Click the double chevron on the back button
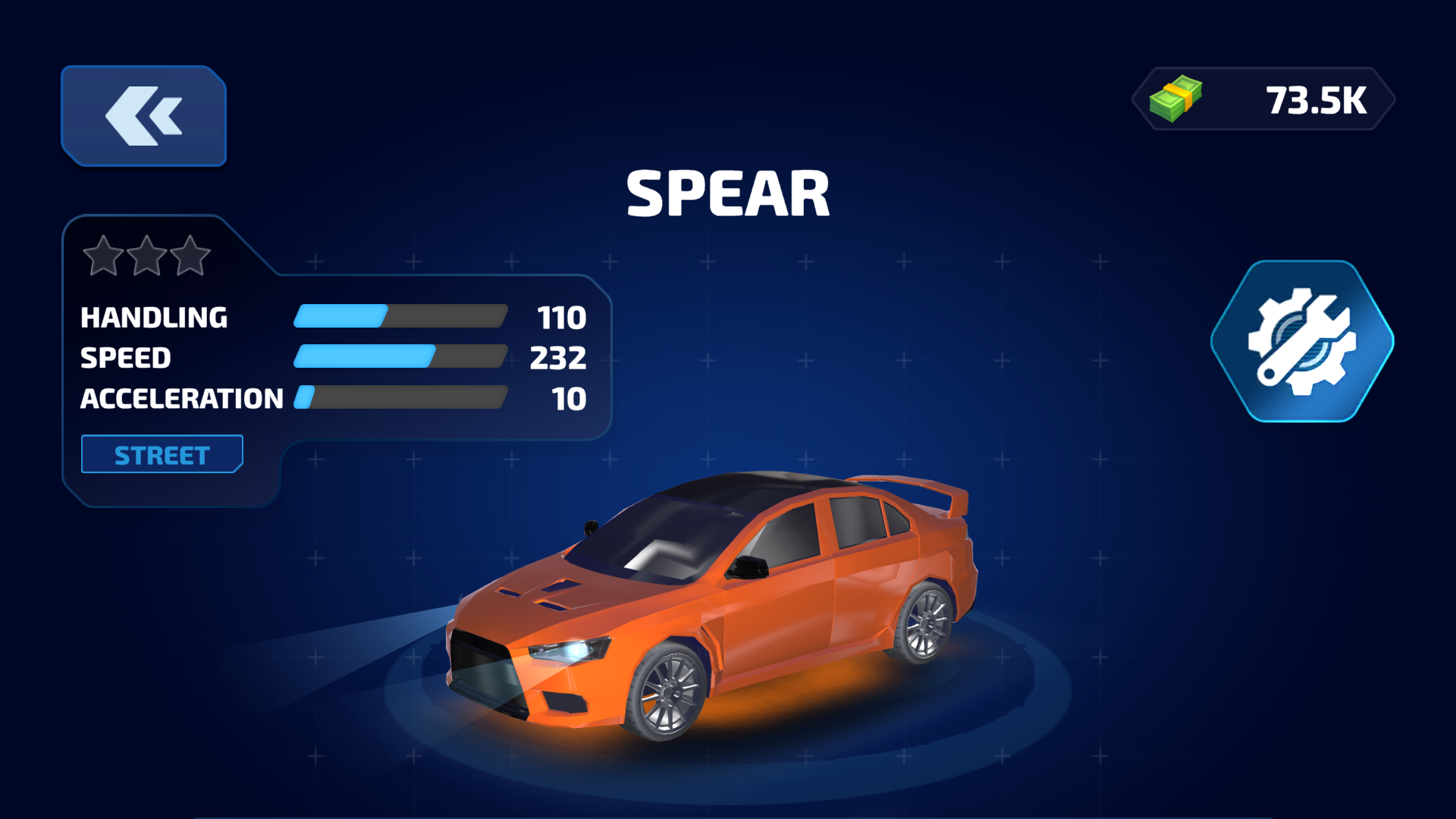 (143, 114)
